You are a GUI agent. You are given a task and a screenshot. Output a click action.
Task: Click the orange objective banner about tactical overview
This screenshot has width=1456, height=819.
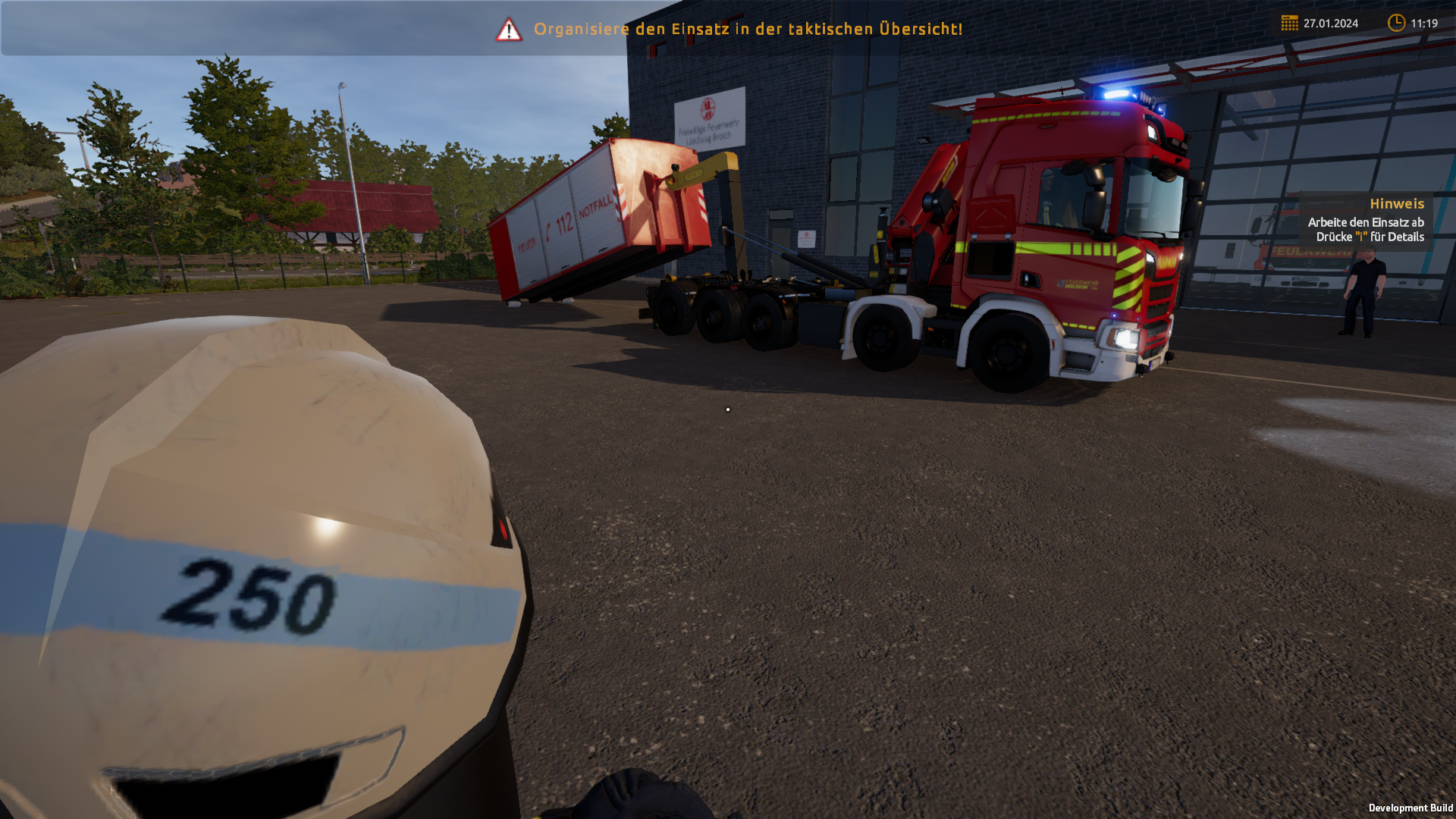tap(748, 29)
